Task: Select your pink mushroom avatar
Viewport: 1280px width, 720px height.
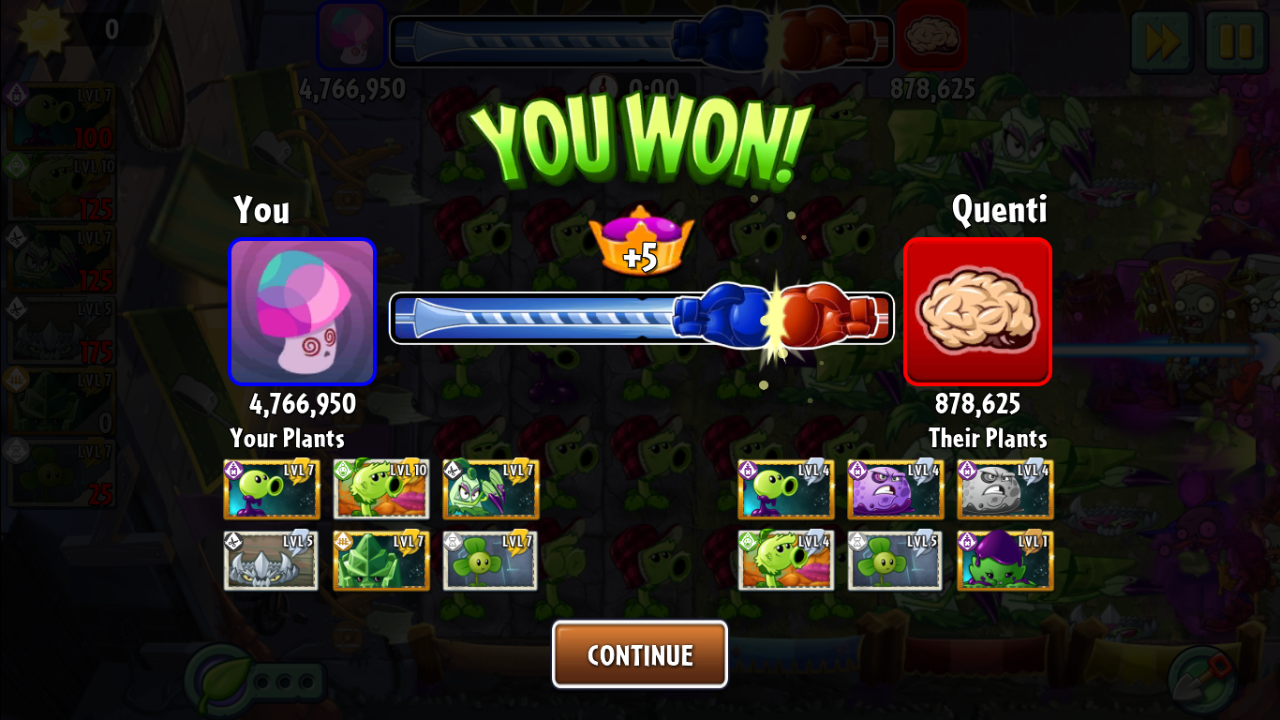Action: pyautogui.click(x=302, y=311)
